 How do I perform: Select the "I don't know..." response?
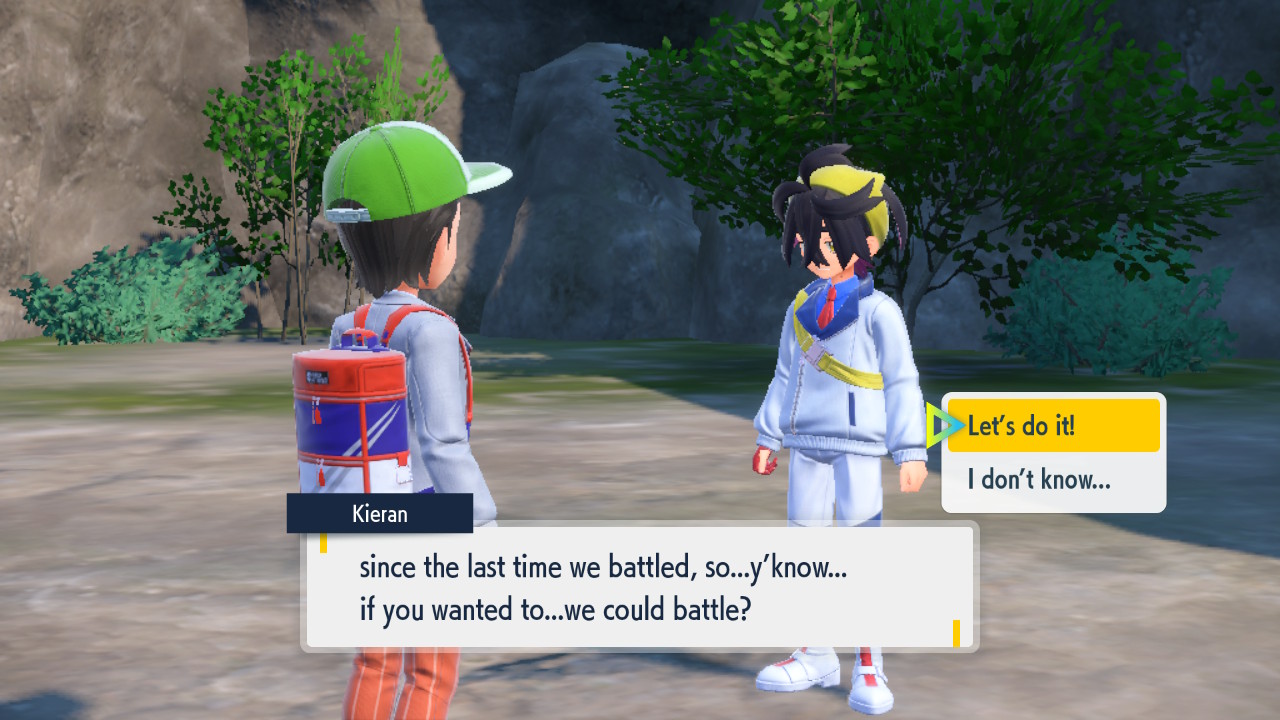[1053, 480]
